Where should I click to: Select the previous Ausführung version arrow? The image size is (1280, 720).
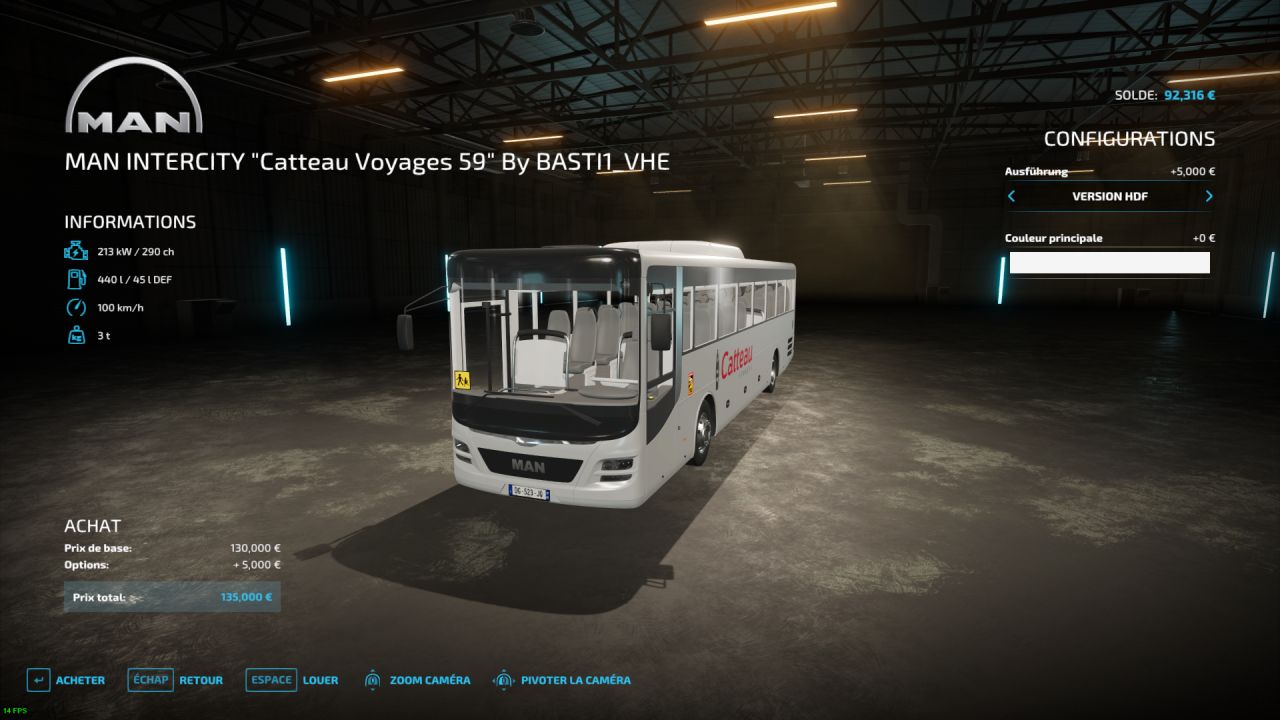(1011, 196)
